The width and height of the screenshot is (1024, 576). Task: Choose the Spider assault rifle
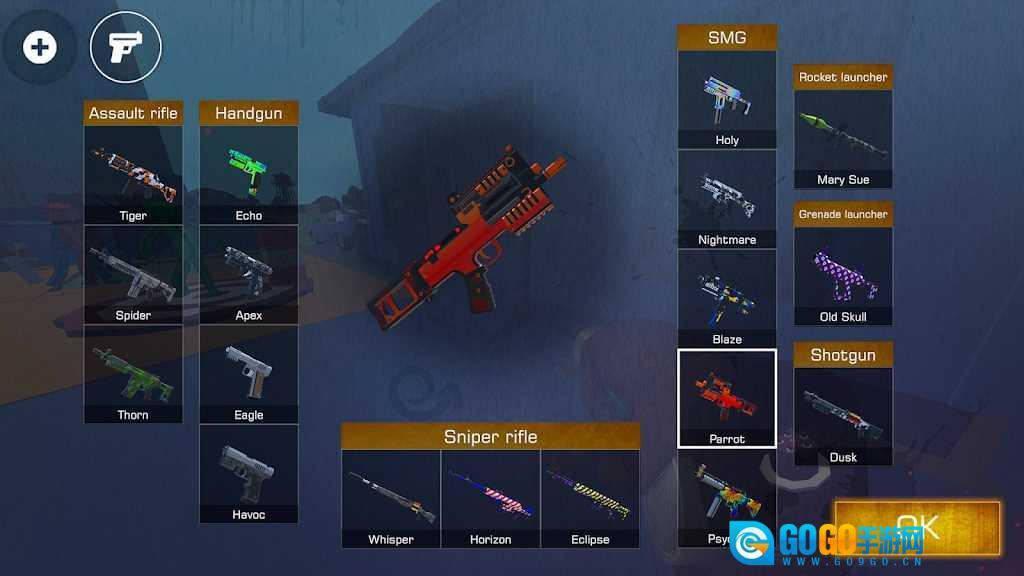(x=133, y=274)
